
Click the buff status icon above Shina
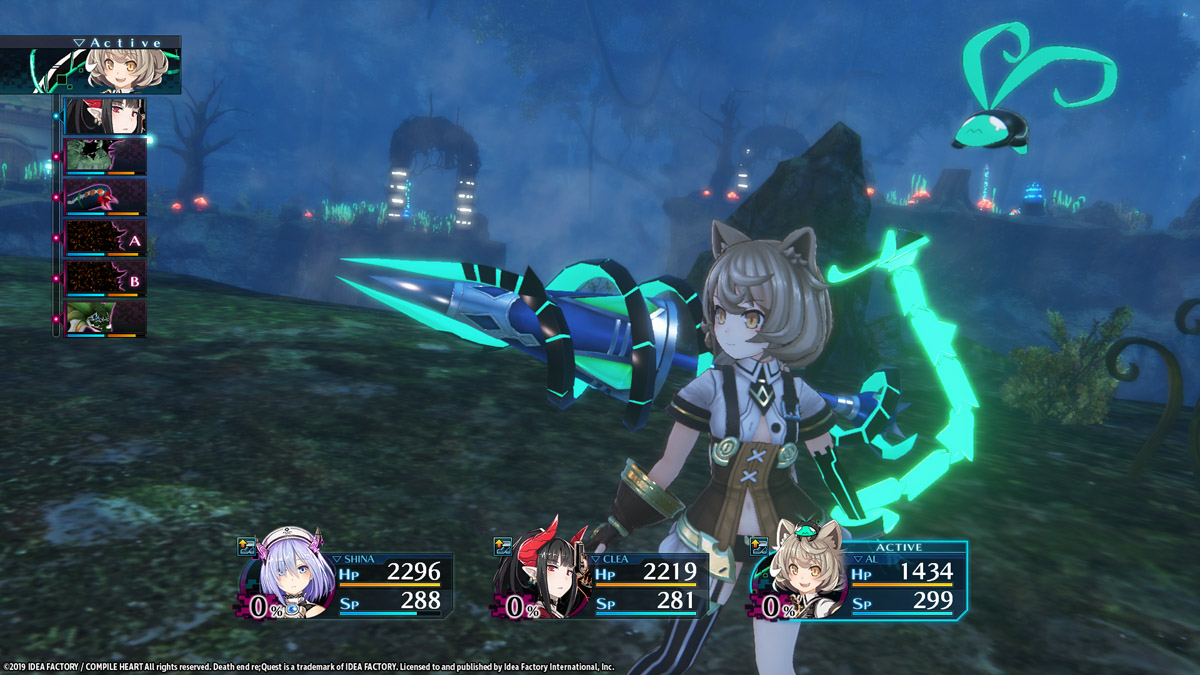[x=246, y=546]
